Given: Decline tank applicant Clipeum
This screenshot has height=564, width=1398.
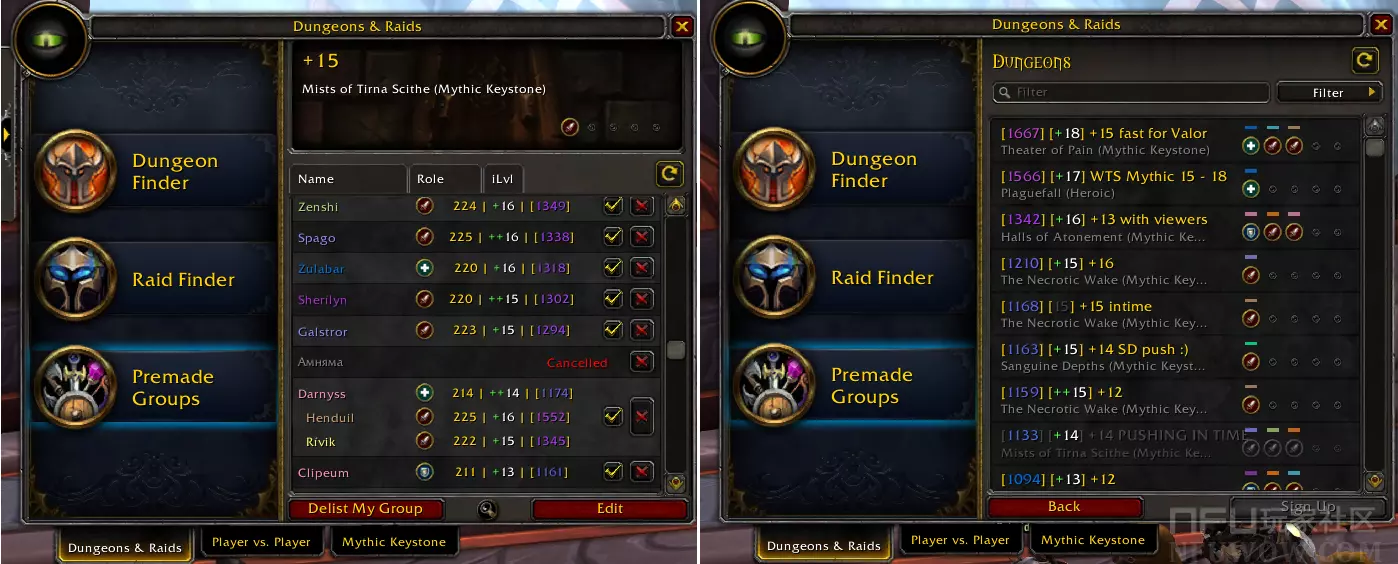Looking at the screenshot, I should [642, 472].
